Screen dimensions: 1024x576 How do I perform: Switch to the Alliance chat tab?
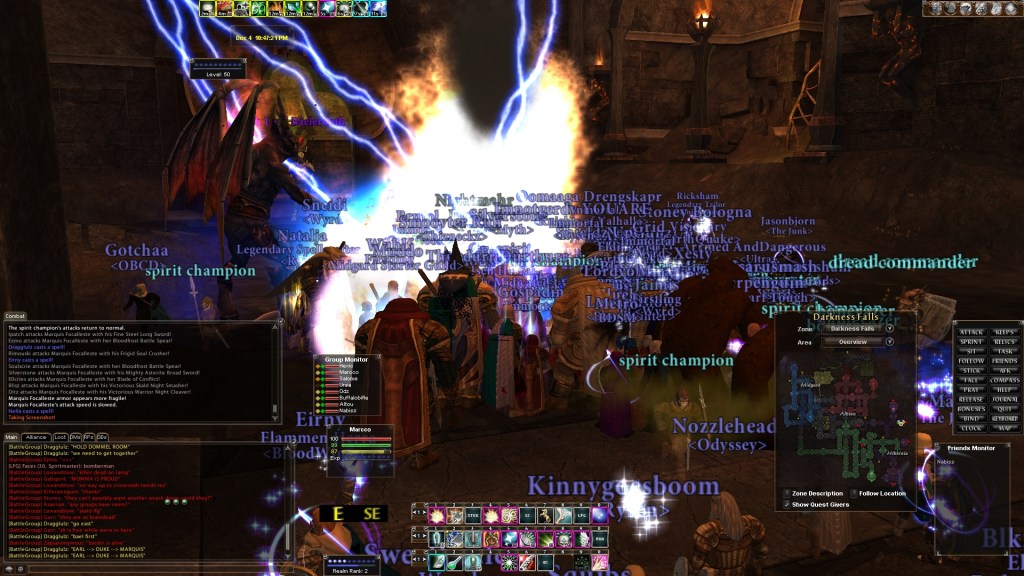tap(37, 437)
